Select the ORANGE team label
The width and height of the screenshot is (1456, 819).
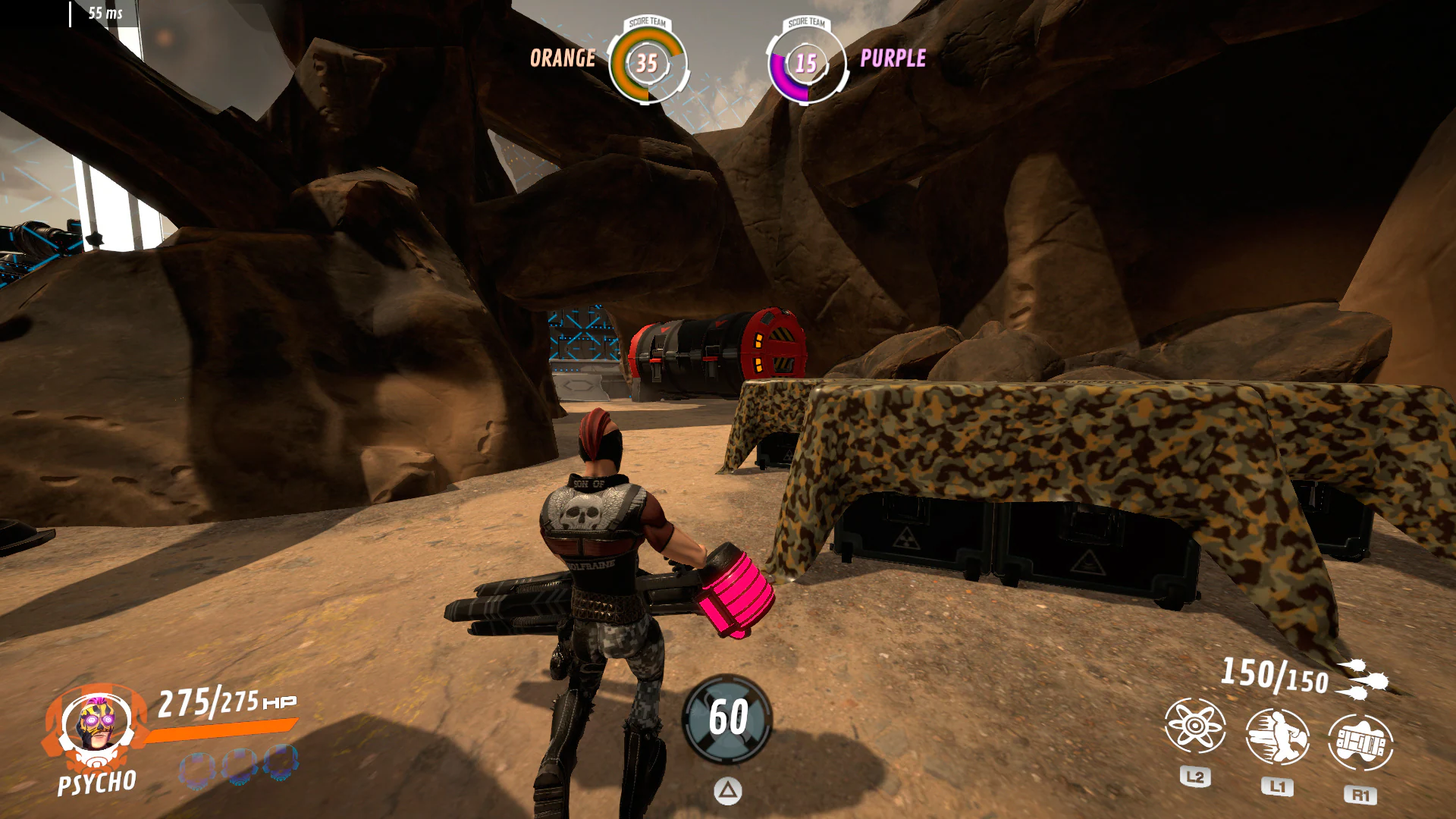(563, 58)
